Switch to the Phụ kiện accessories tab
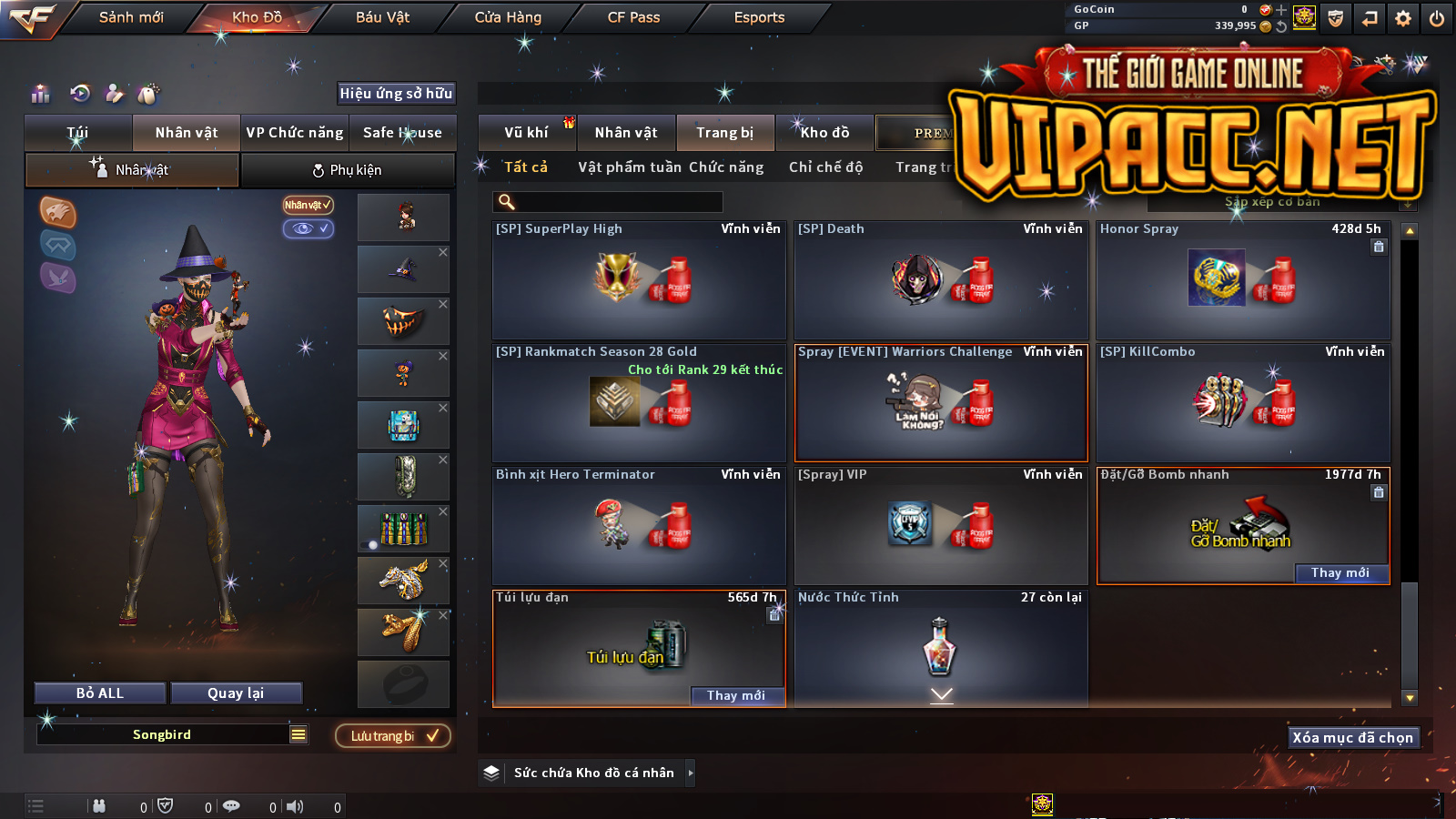The width and height of the screenshot is (1456, 819). pyautogui.click(x=347, y=170)
